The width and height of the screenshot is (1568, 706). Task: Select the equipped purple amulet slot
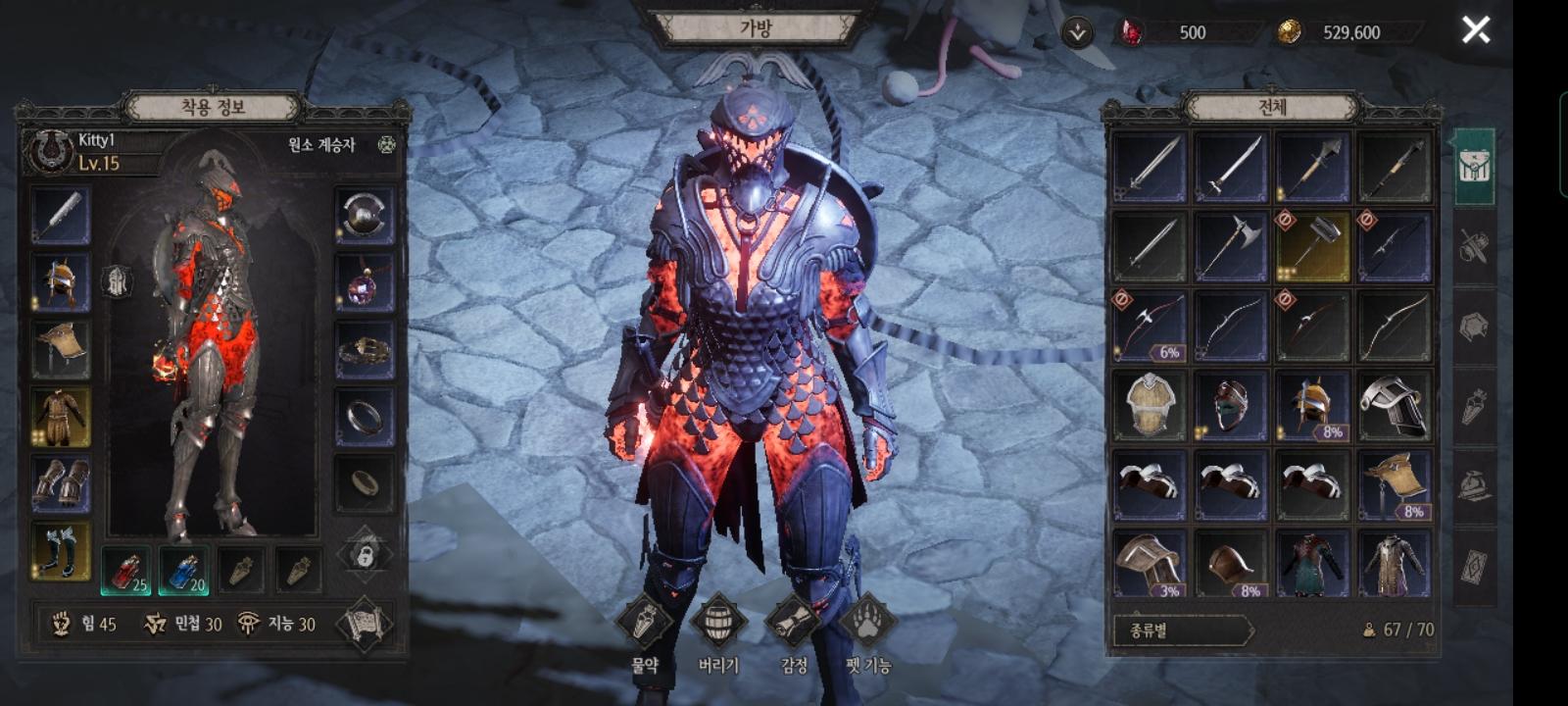(x=365, y=282)
